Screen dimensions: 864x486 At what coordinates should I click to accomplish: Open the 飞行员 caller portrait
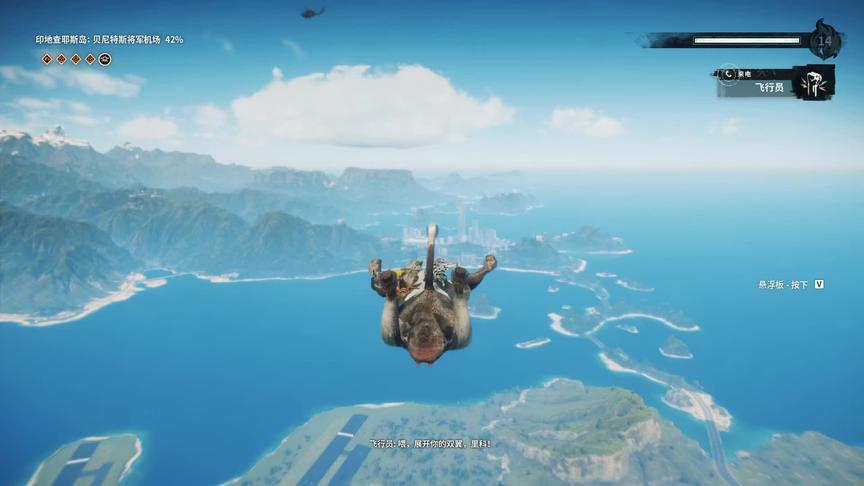813,83
